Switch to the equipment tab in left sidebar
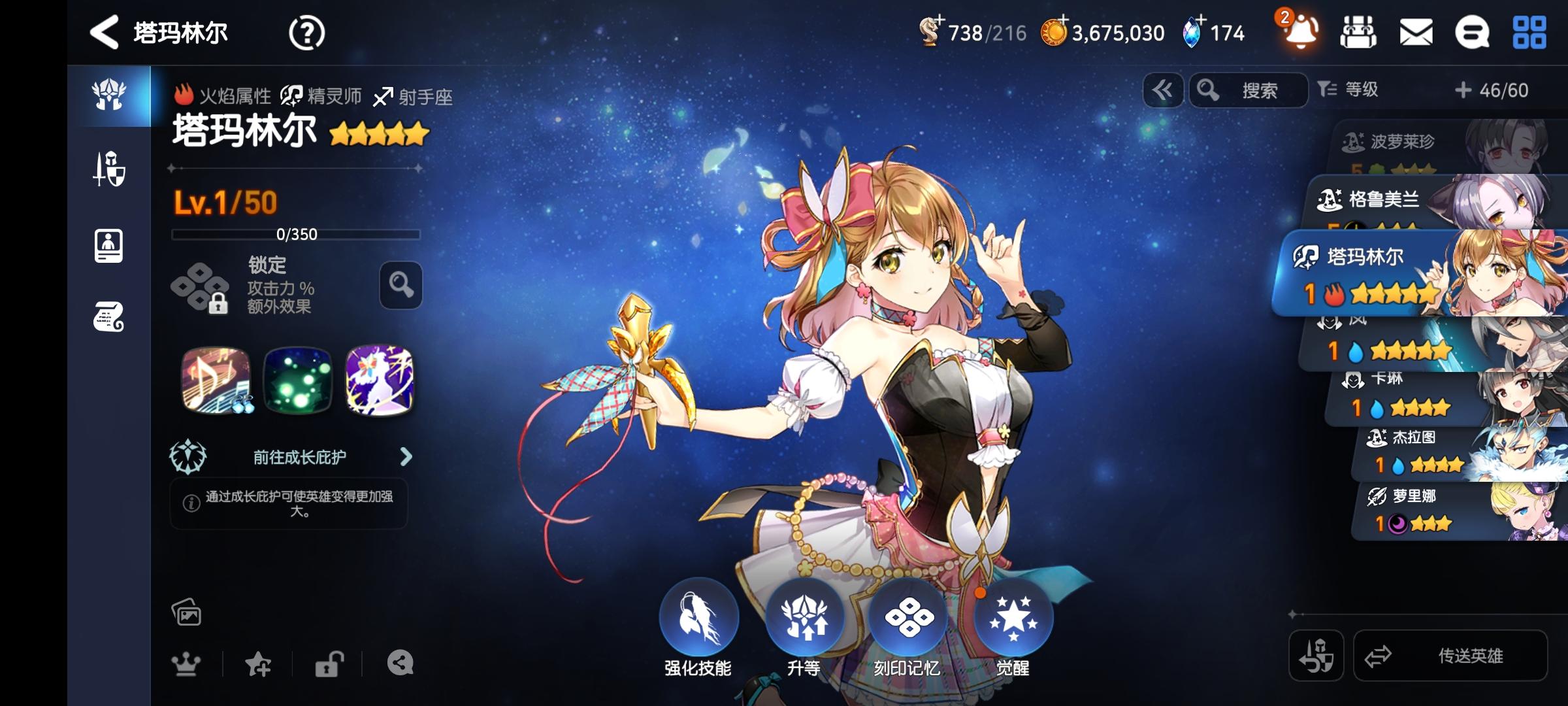Image resolution: width=1568 pixels, height=706 pixels. coord(110,170)
